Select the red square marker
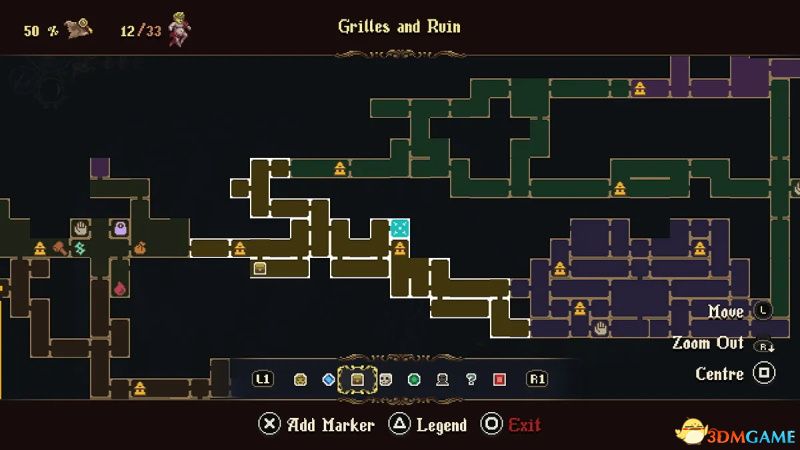Screen dimensions: 800x450 click(499, 380)
